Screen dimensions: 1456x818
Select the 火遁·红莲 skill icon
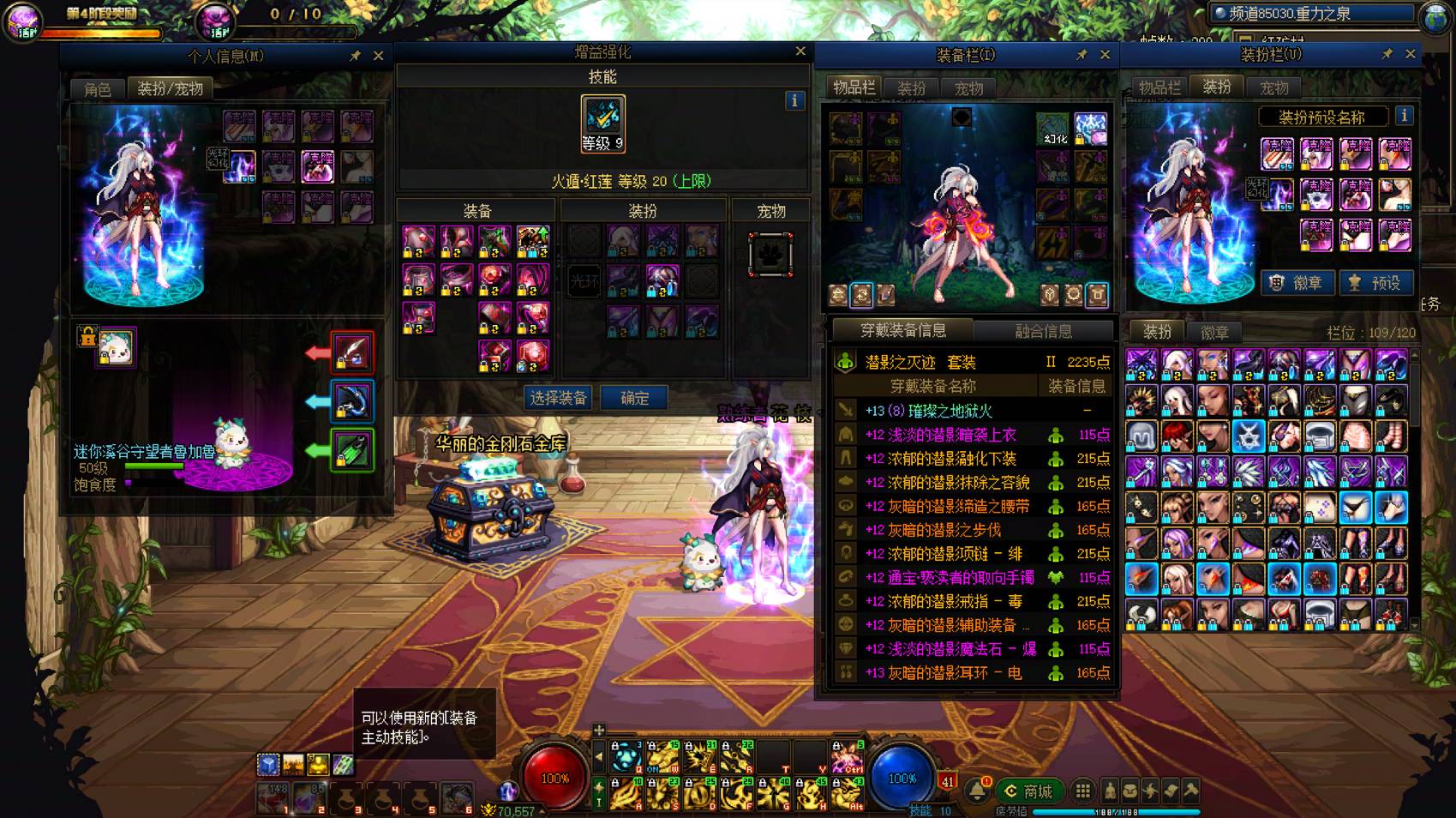(602, 123)
